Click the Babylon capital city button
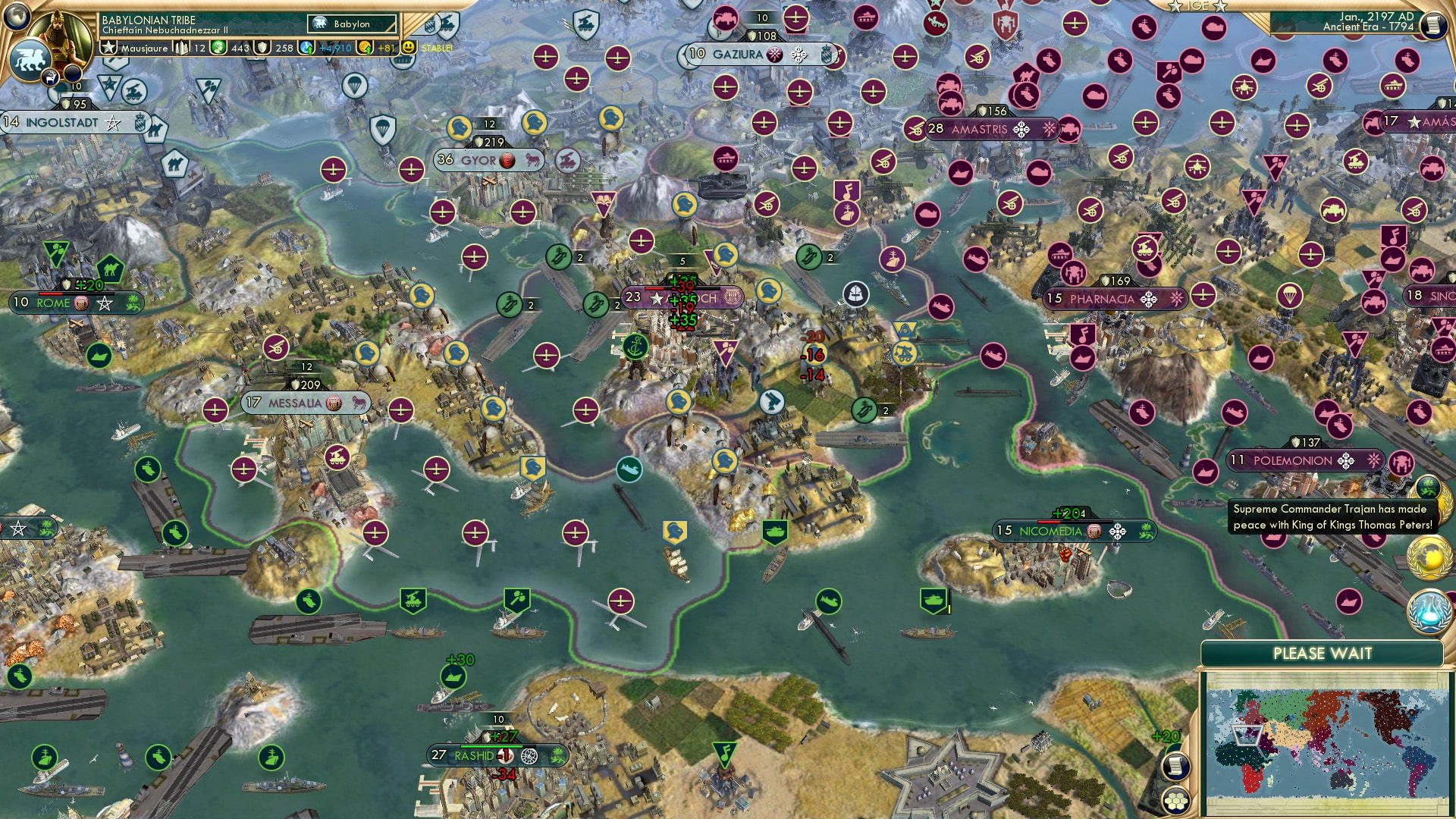 [352, 24]
